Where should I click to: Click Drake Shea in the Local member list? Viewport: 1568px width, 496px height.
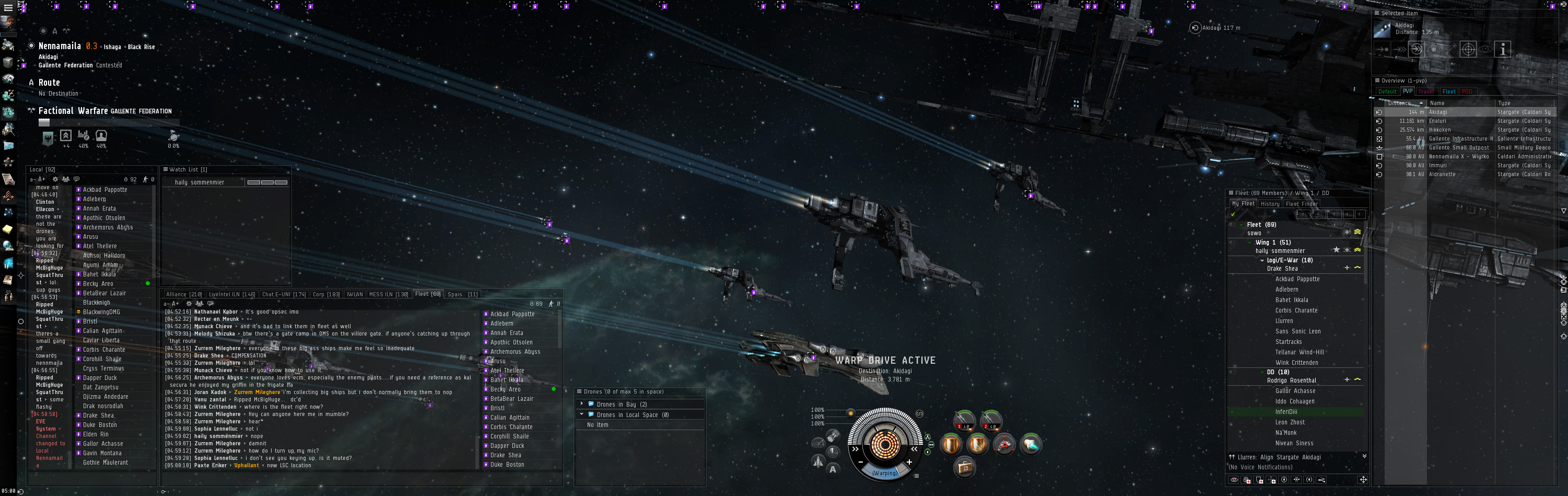point(98,416)
